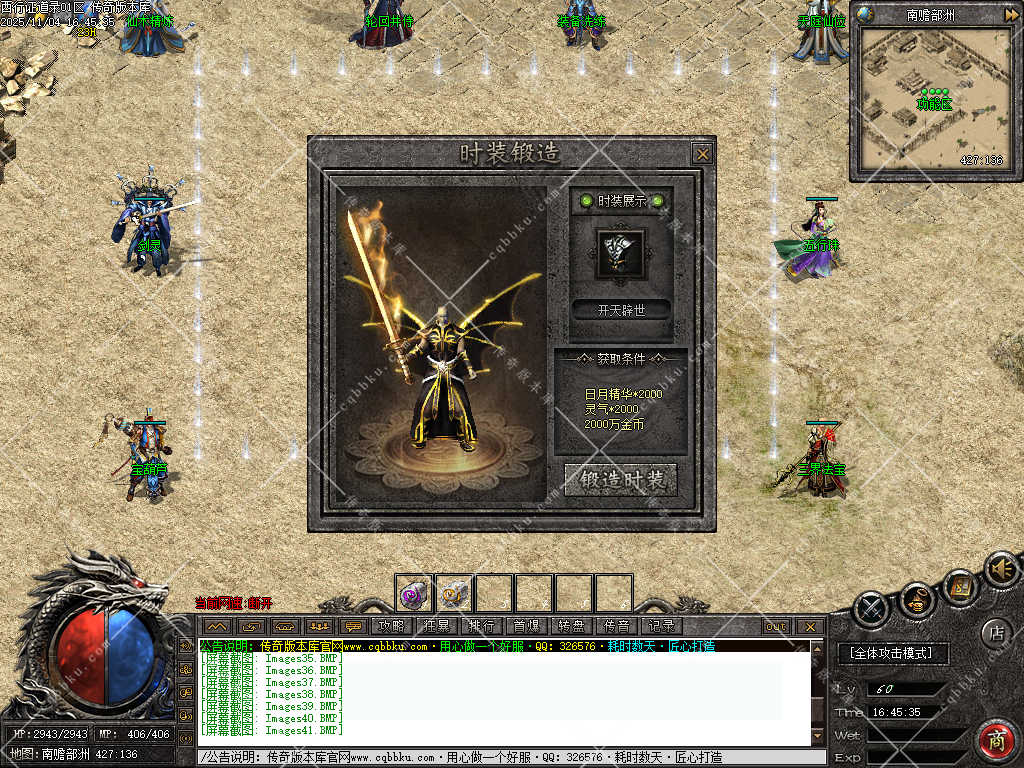1024x768 pixels.
Task: Toggle sound with the speaker icon
Action: (999, 569)
